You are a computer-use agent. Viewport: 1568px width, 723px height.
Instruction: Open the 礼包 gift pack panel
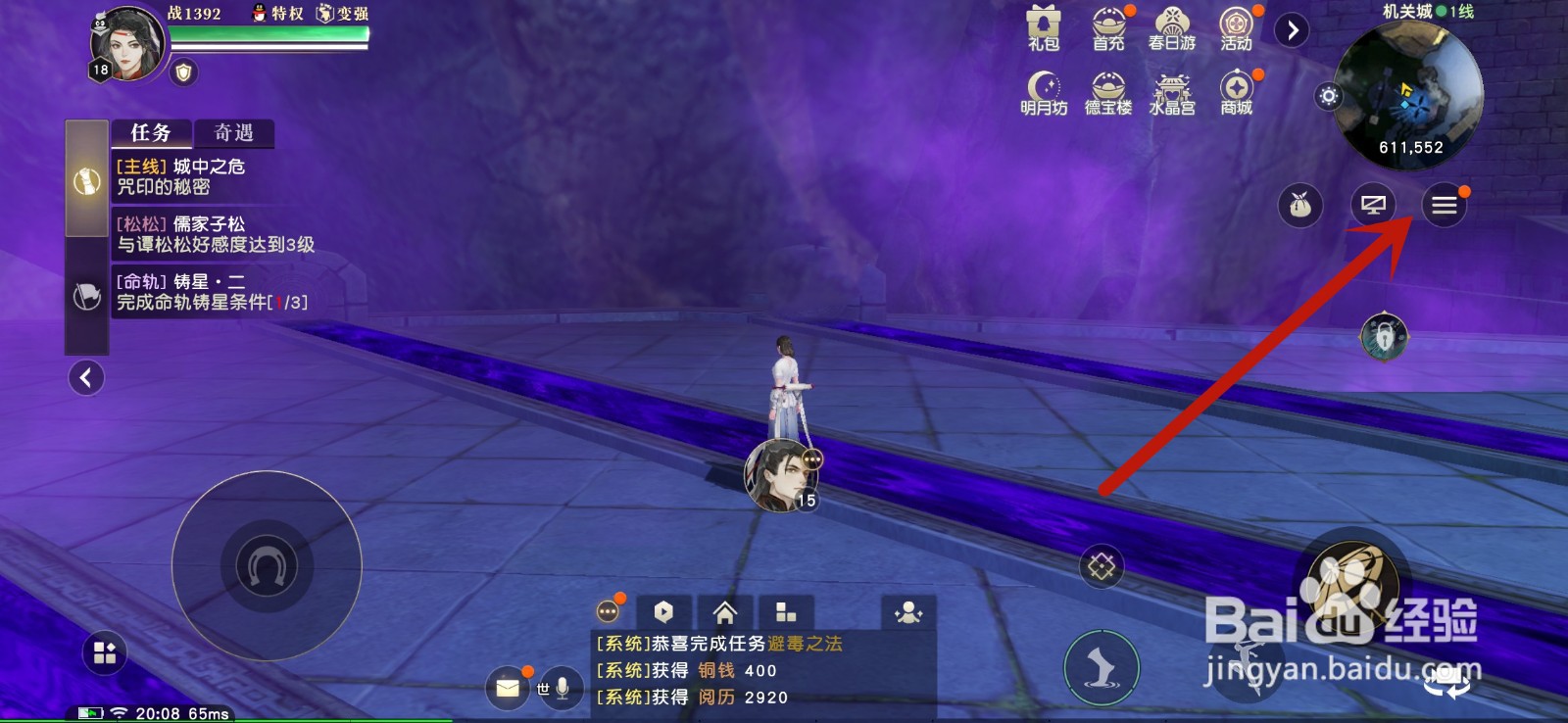[1042, 29]
